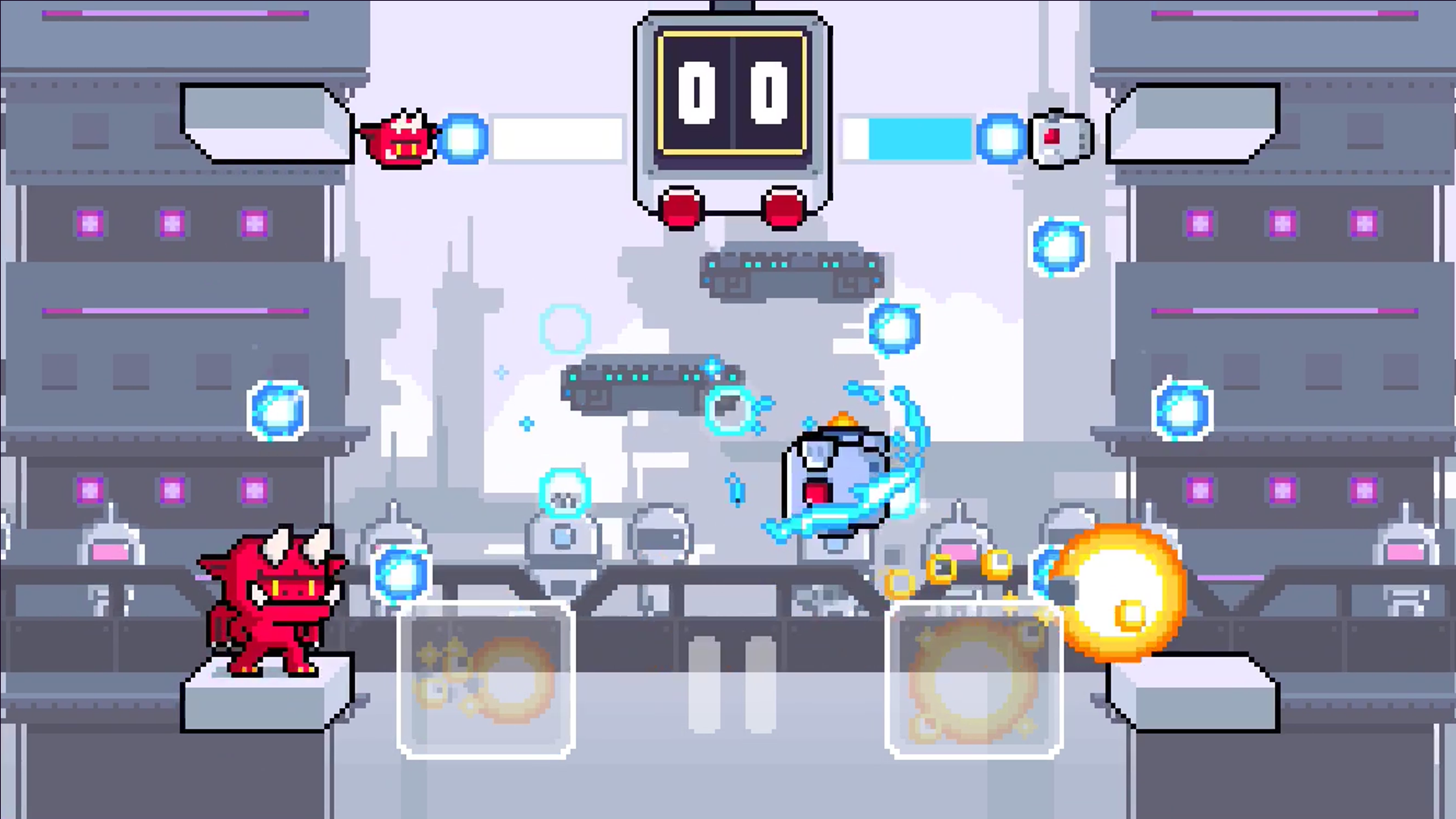This screenshot has width=1456, height=819.
Task: Select the robot avatar on right health bar
Action: pyautogui.click(x=1058, y=138)
